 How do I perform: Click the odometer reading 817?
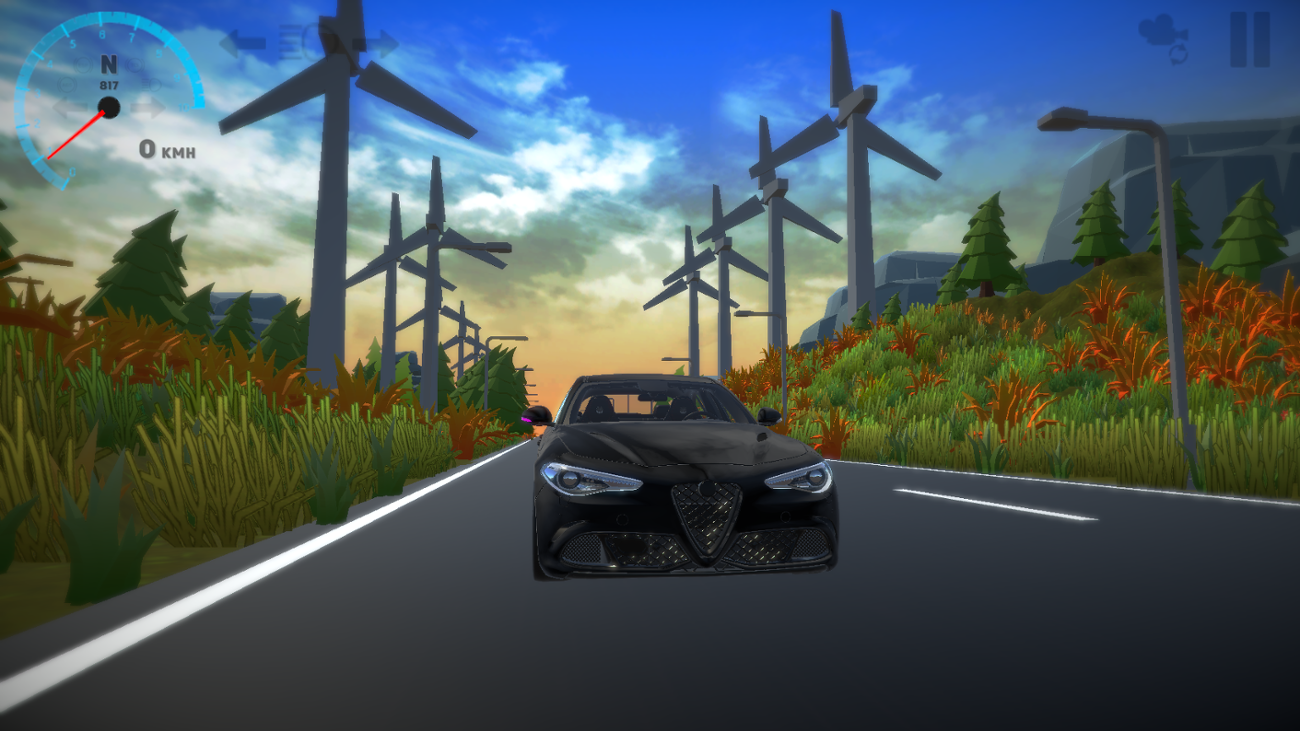point(109,85)
